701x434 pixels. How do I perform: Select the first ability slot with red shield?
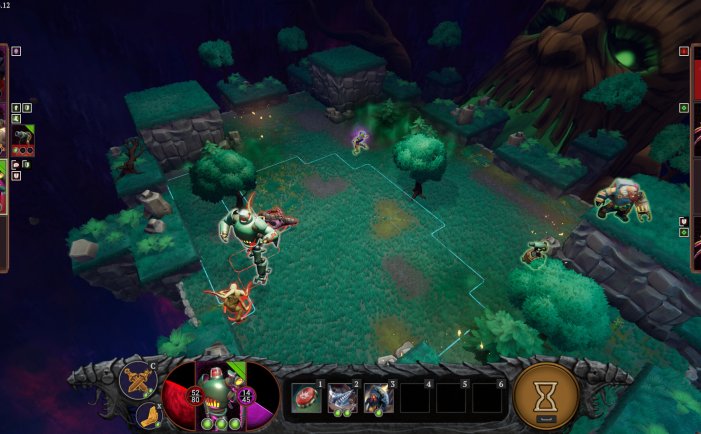click(306, 397)
